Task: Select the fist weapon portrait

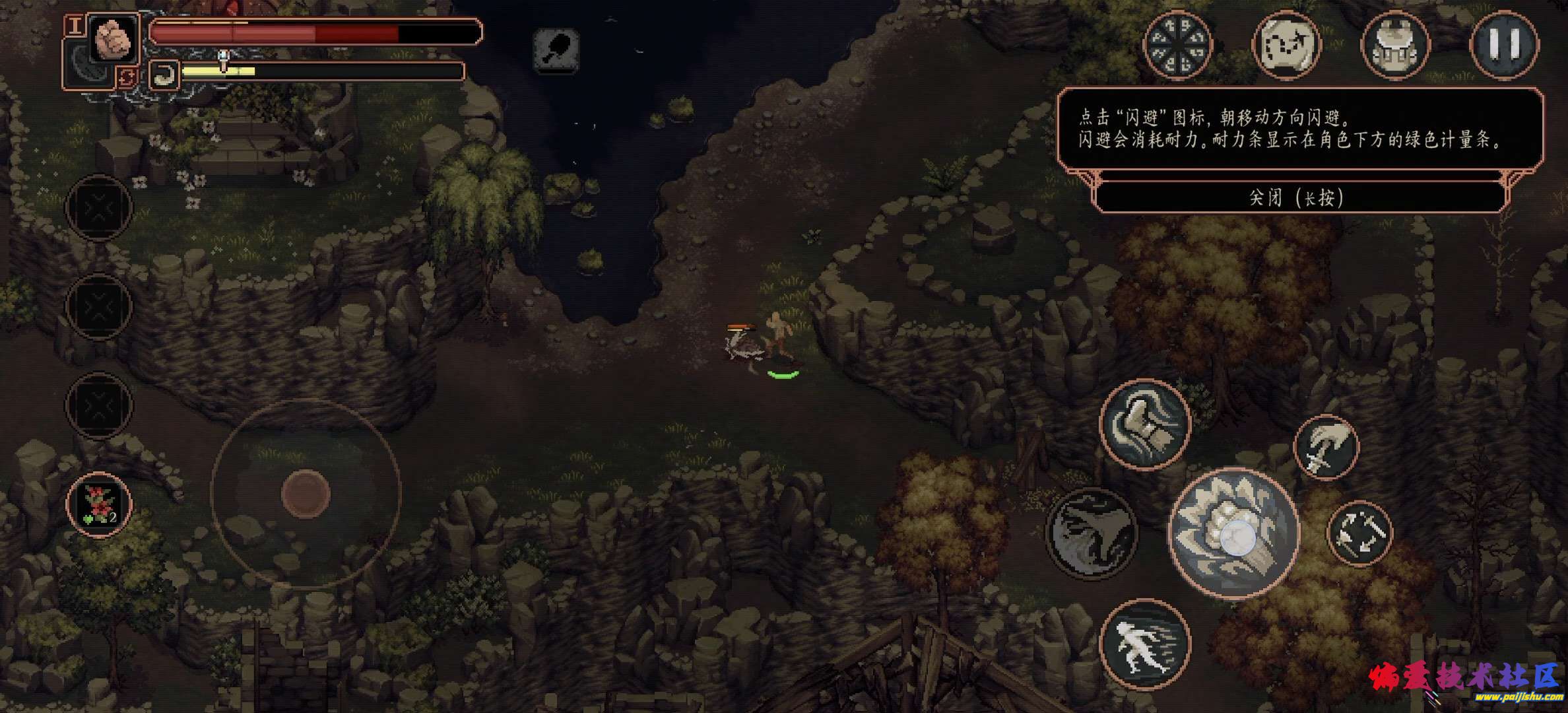Action: (x=114, y=38)
